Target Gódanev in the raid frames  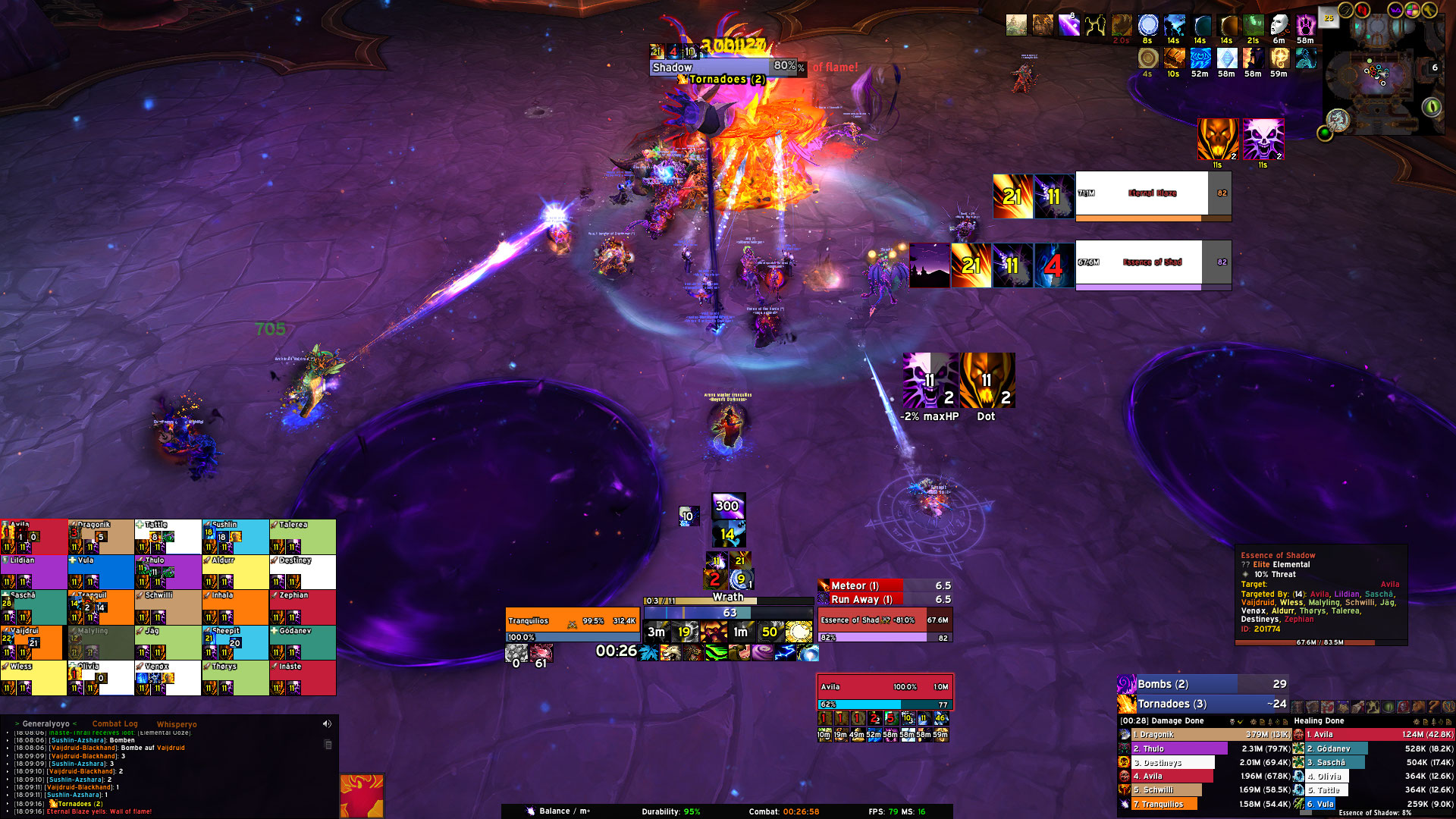[303, 642]
